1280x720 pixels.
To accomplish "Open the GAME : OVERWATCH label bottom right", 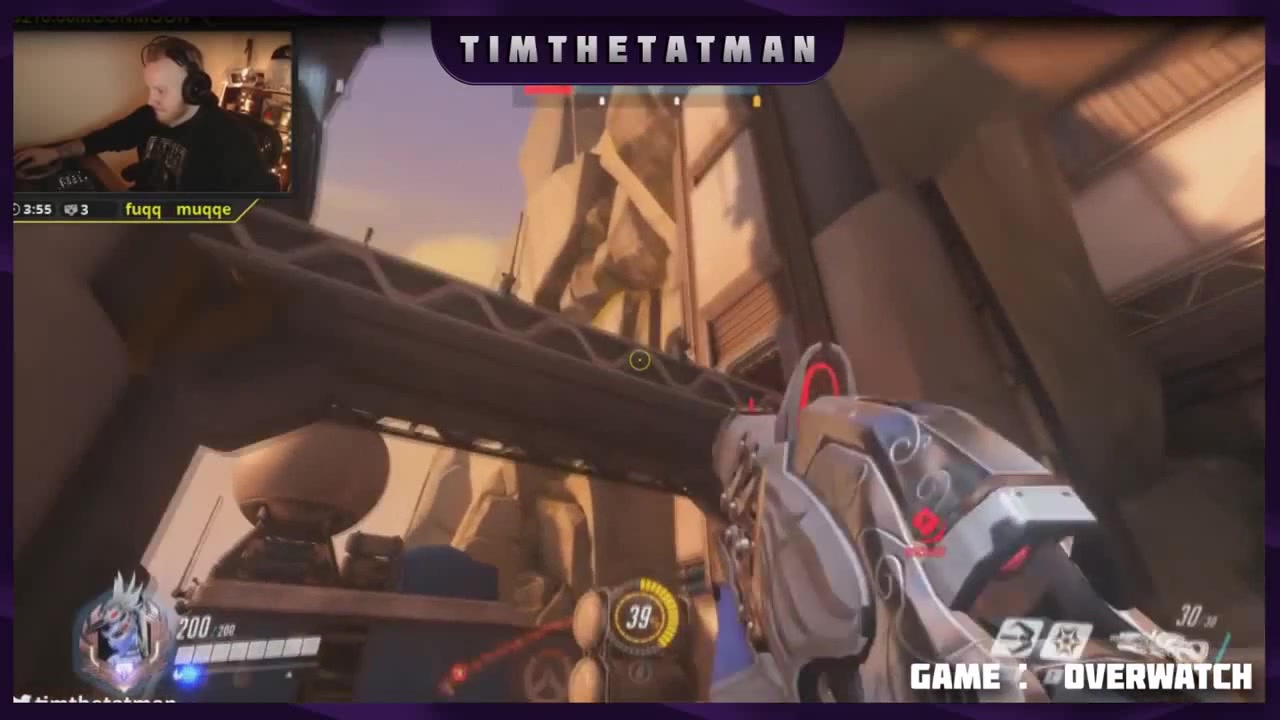I will tap(1078, 676).
